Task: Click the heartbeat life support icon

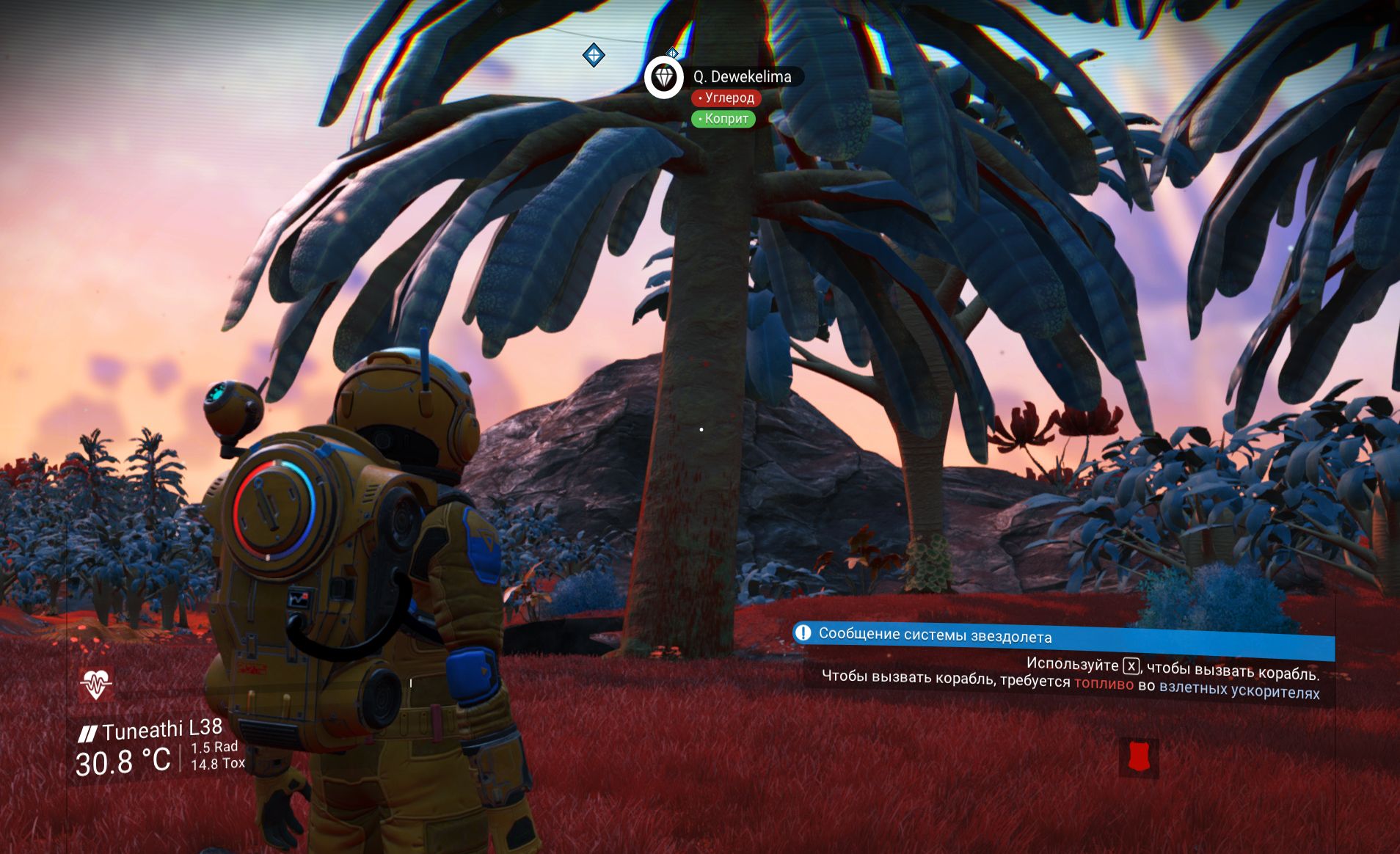Action: click(95, 685)
